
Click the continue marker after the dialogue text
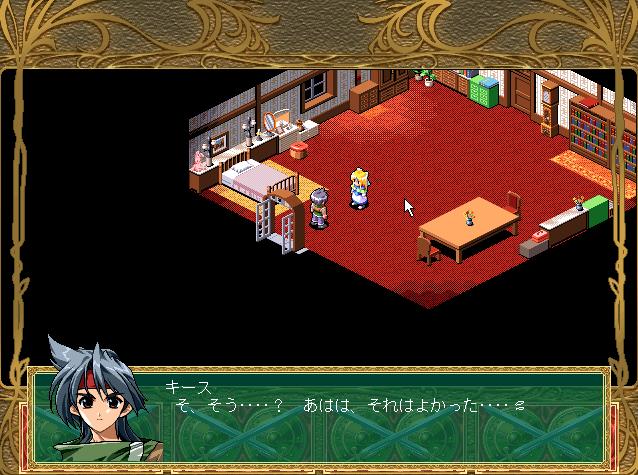tap(519, 406)
